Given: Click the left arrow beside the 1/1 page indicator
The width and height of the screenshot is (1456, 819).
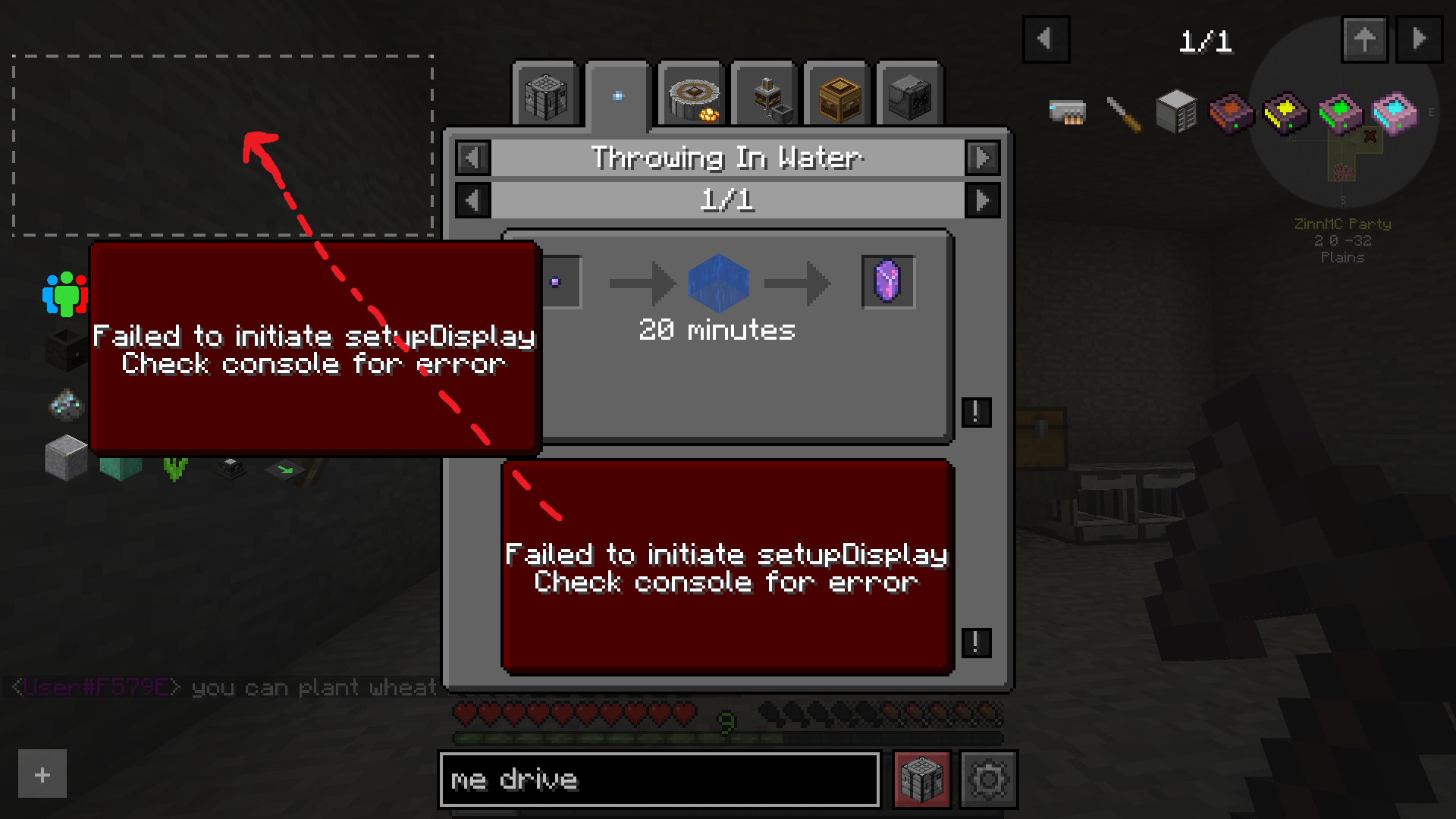Looking at the screenshot, I should point(472,200).
